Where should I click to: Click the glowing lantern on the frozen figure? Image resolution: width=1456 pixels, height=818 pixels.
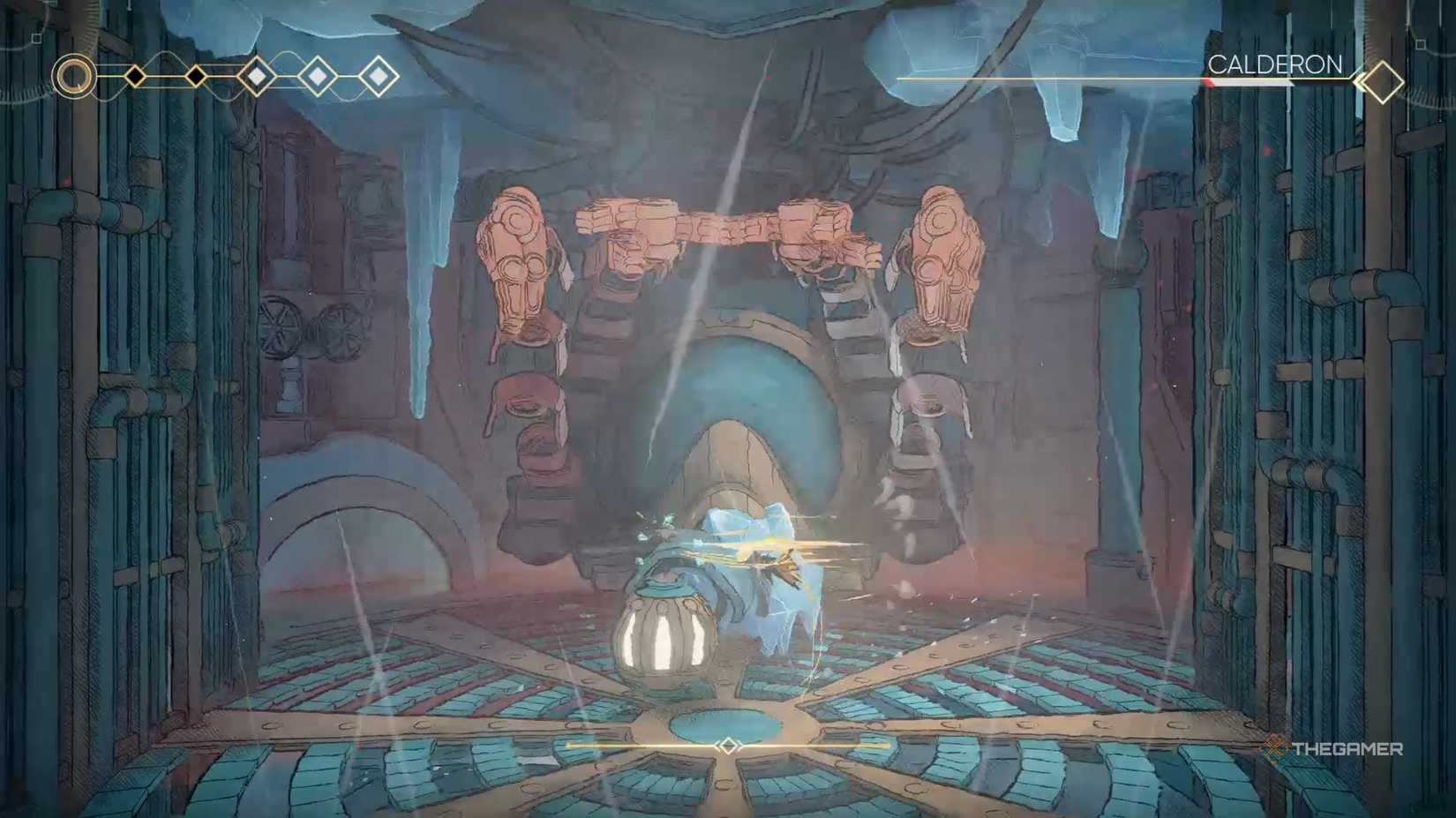668,640
